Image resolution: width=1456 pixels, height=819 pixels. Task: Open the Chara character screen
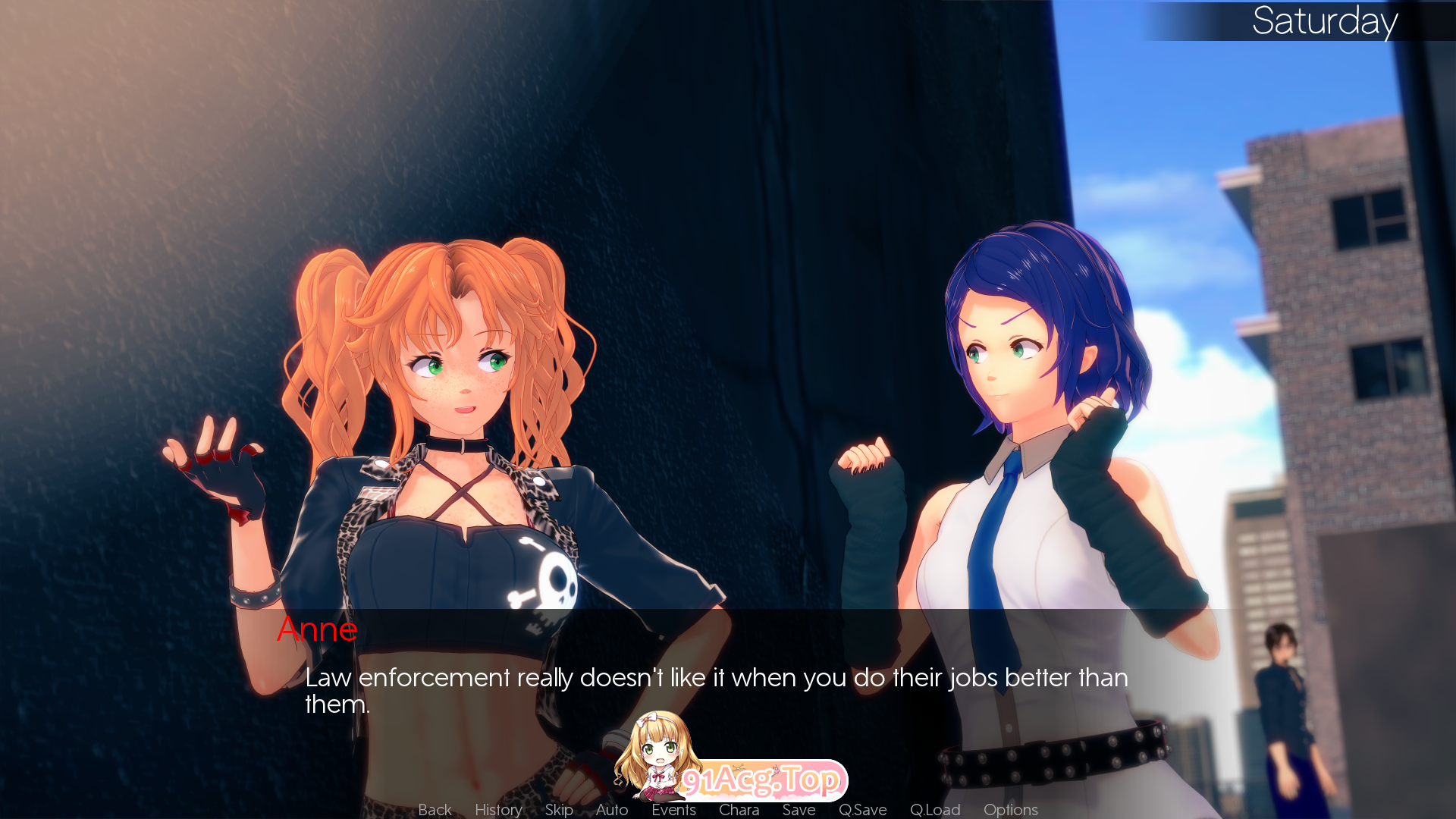[739, 810]
